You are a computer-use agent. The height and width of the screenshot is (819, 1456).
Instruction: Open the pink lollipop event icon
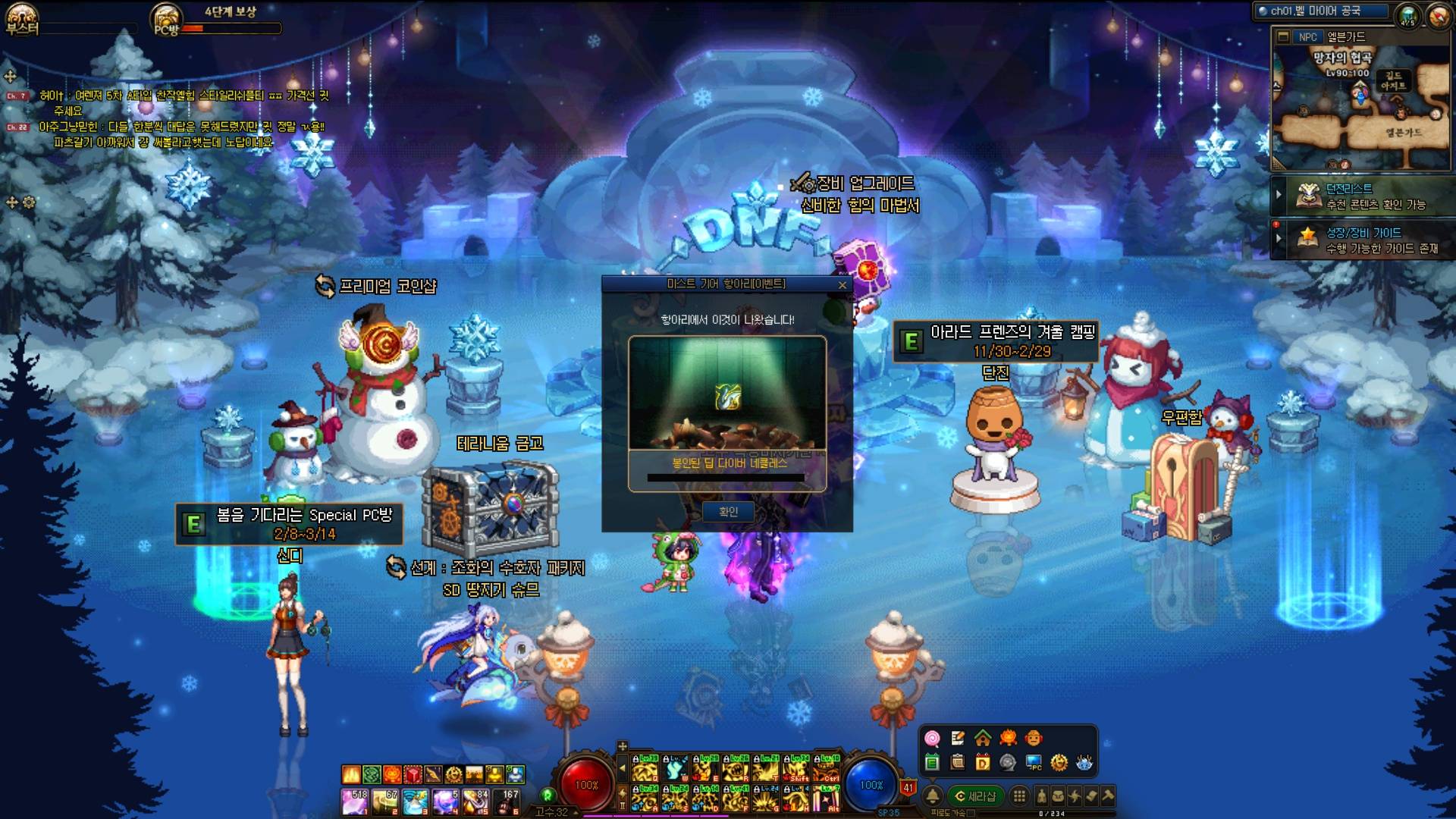pos(932,739)
